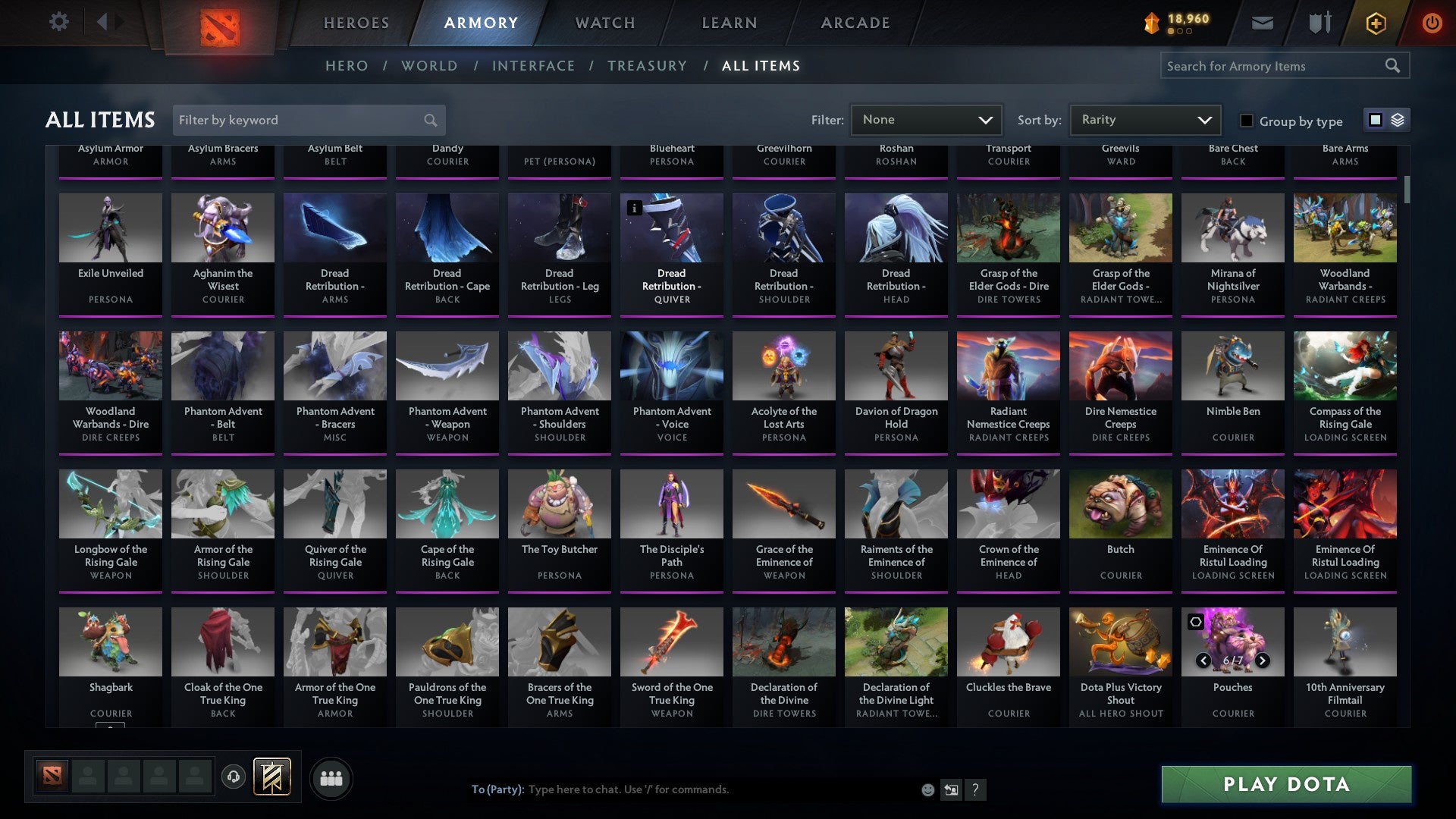
Task: Open the Filter None dropdown
Action: tap(925, 119)
